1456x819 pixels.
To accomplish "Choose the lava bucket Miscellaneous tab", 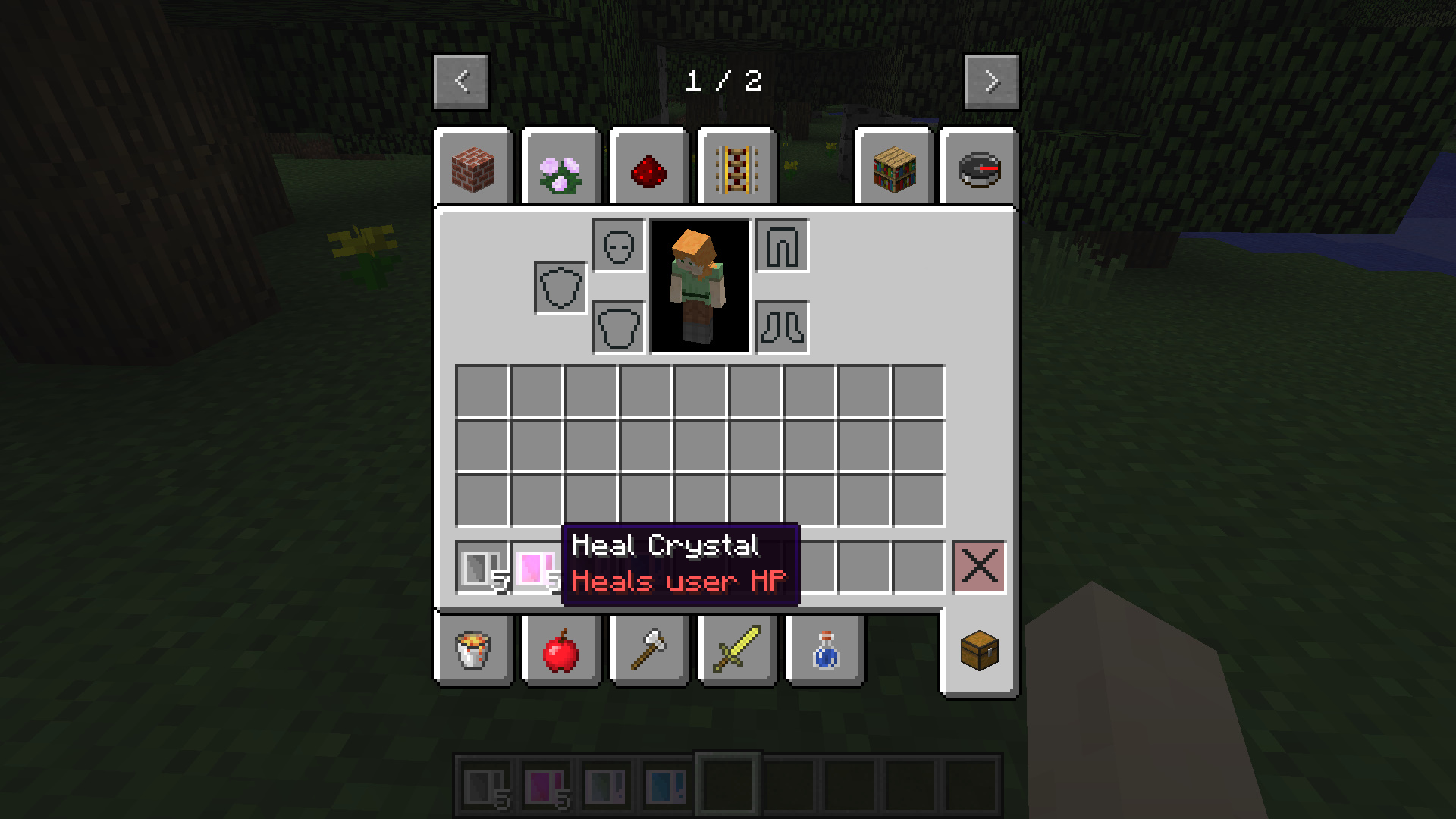I will pyautogui.click(x=473, y=650).
